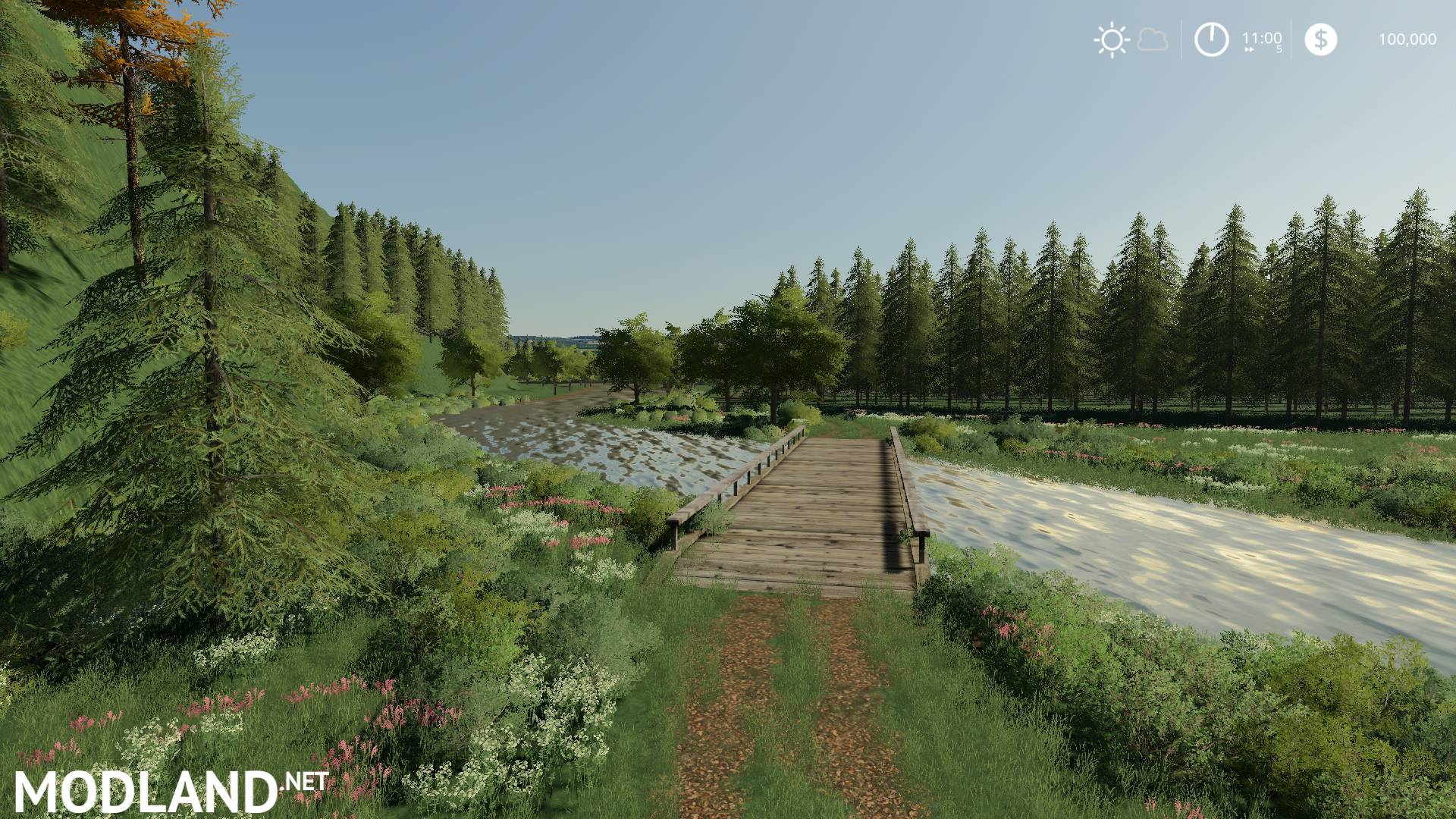Tap the white money symbol badge
Image resolution: width=1456 pixels, height=819 pixels.
point(1321,39)
